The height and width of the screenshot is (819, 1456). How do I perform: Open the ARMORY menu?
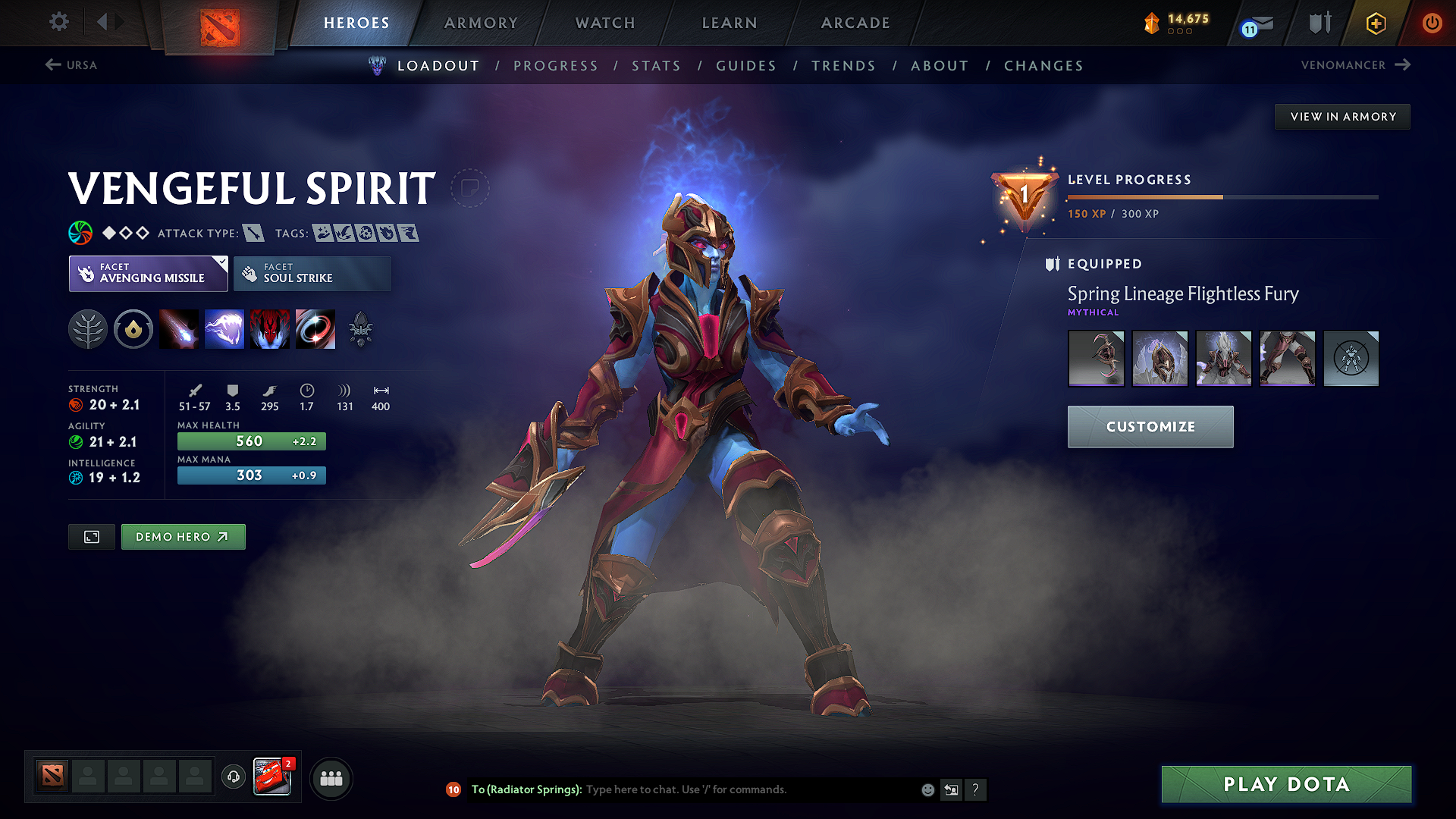tap(481, 23)
